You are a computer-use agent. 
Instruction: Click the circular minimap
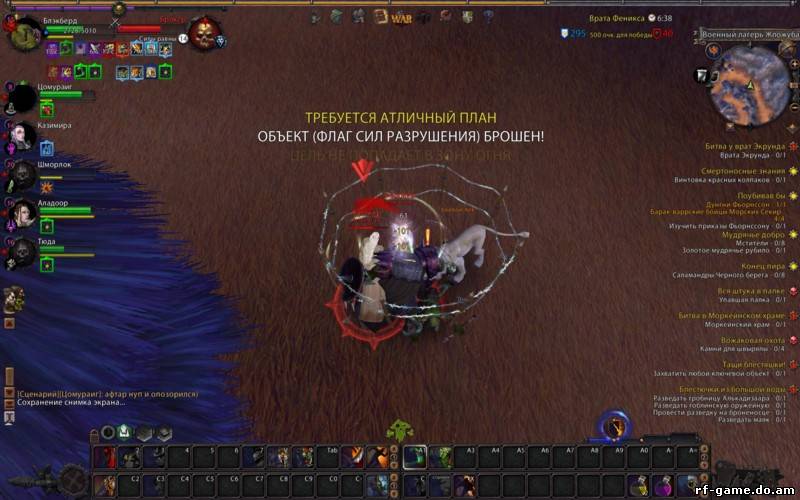click(x=749, y=82)
